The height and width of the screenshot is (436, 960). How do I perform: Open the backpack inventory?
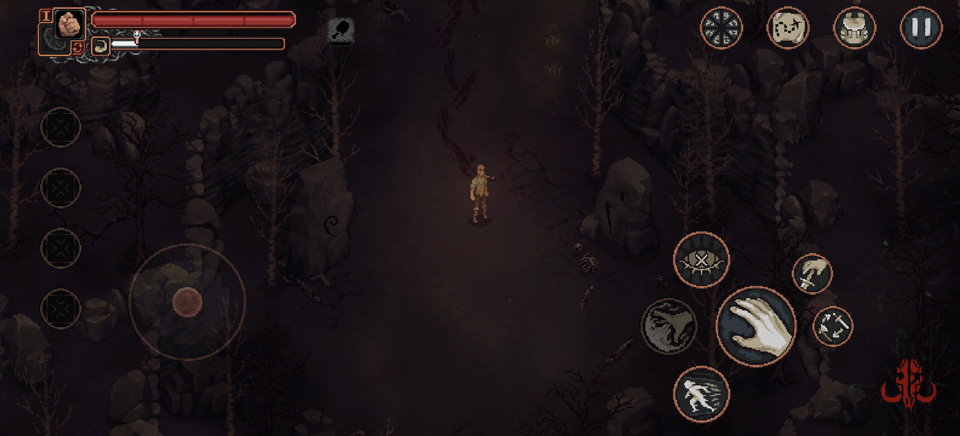pos(854,27)
